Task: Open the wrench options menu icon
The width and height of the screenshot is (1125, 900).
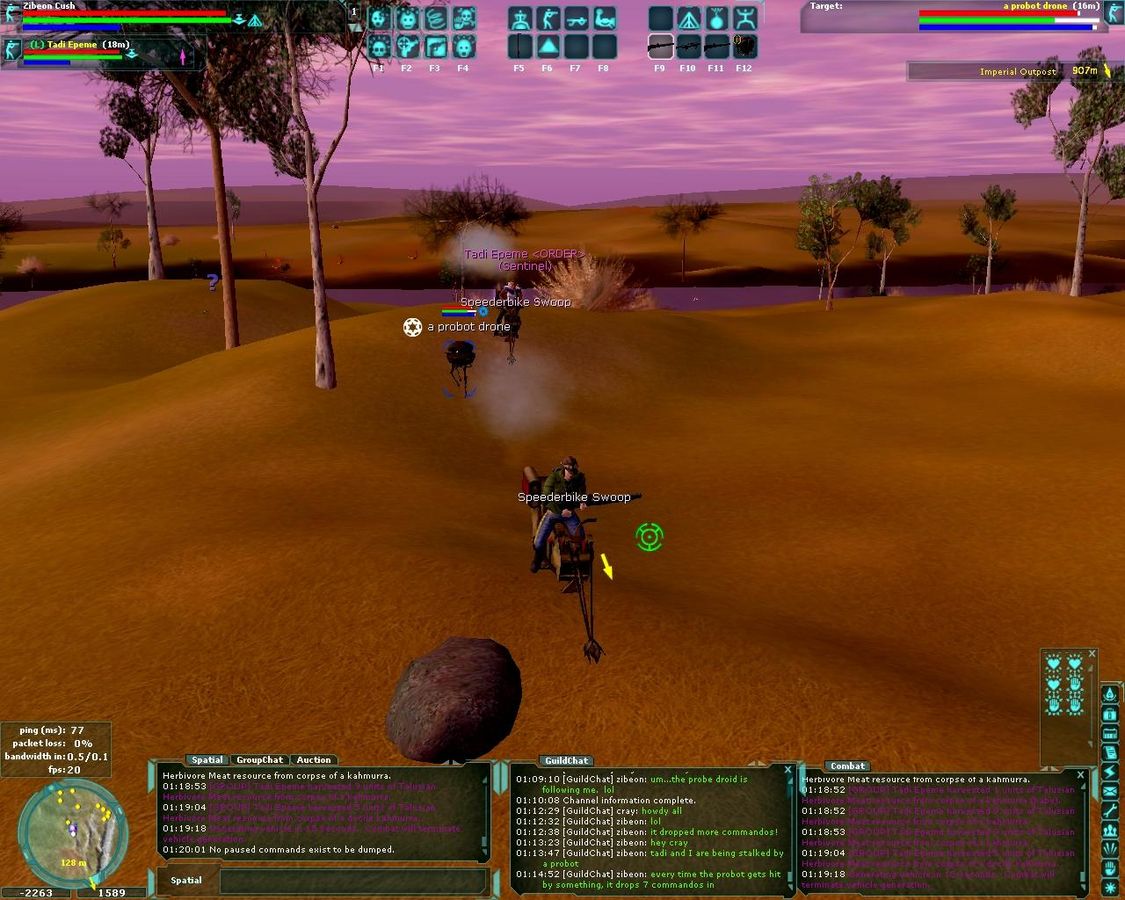Action: 1109,811
